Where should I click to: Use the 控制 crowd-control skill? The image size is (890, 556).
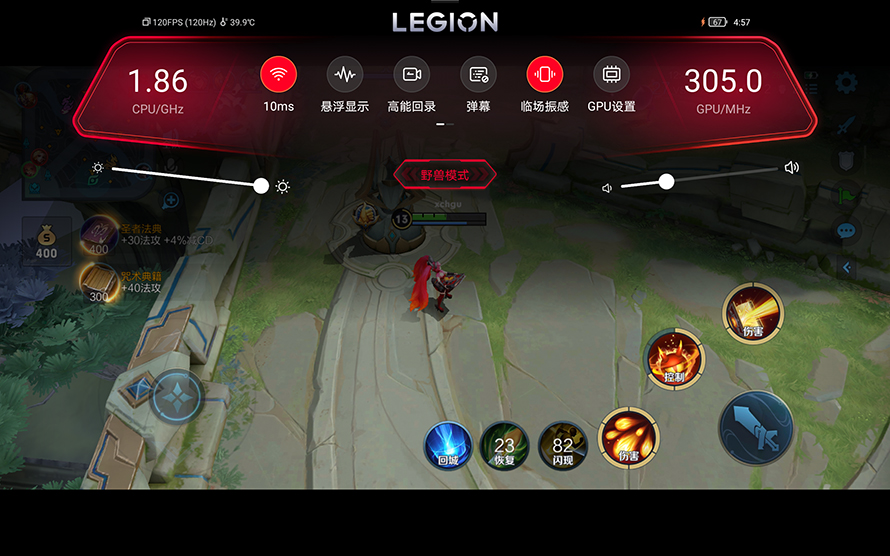point(674,358)
